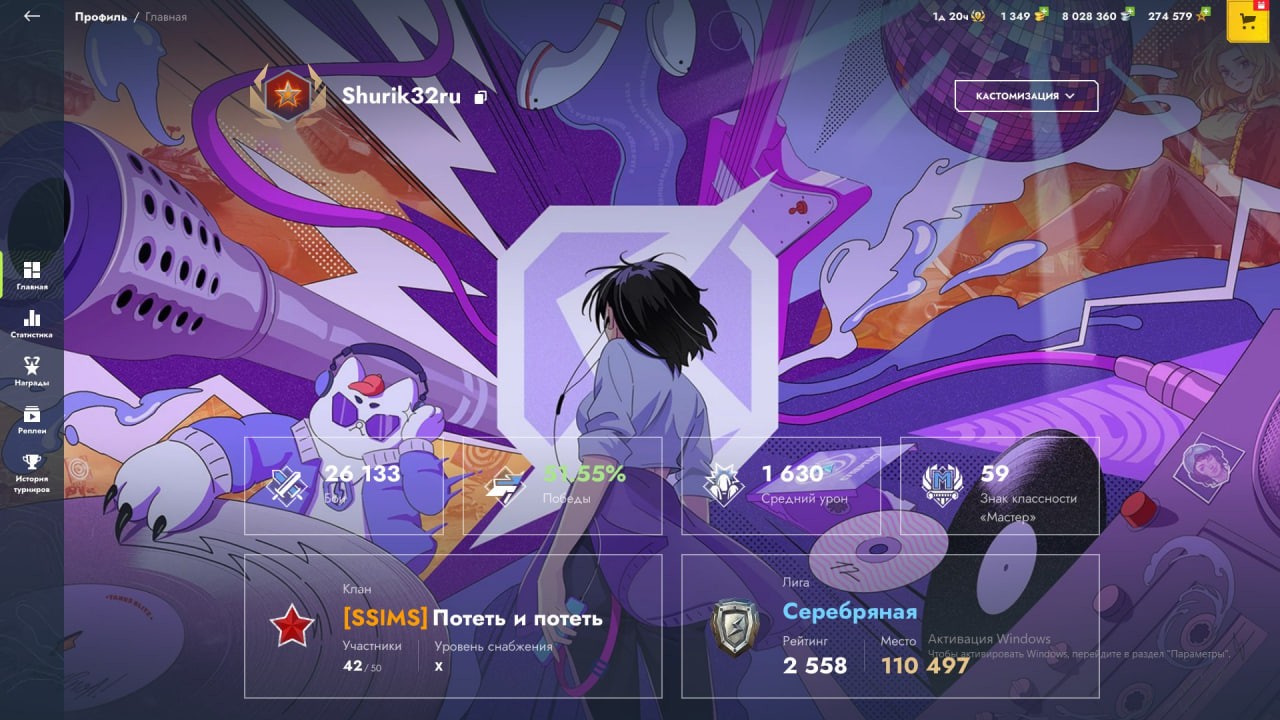Click the Бои 26 133 stat card
Viewport: 1280px width, 720px height.
pos(344,485)
